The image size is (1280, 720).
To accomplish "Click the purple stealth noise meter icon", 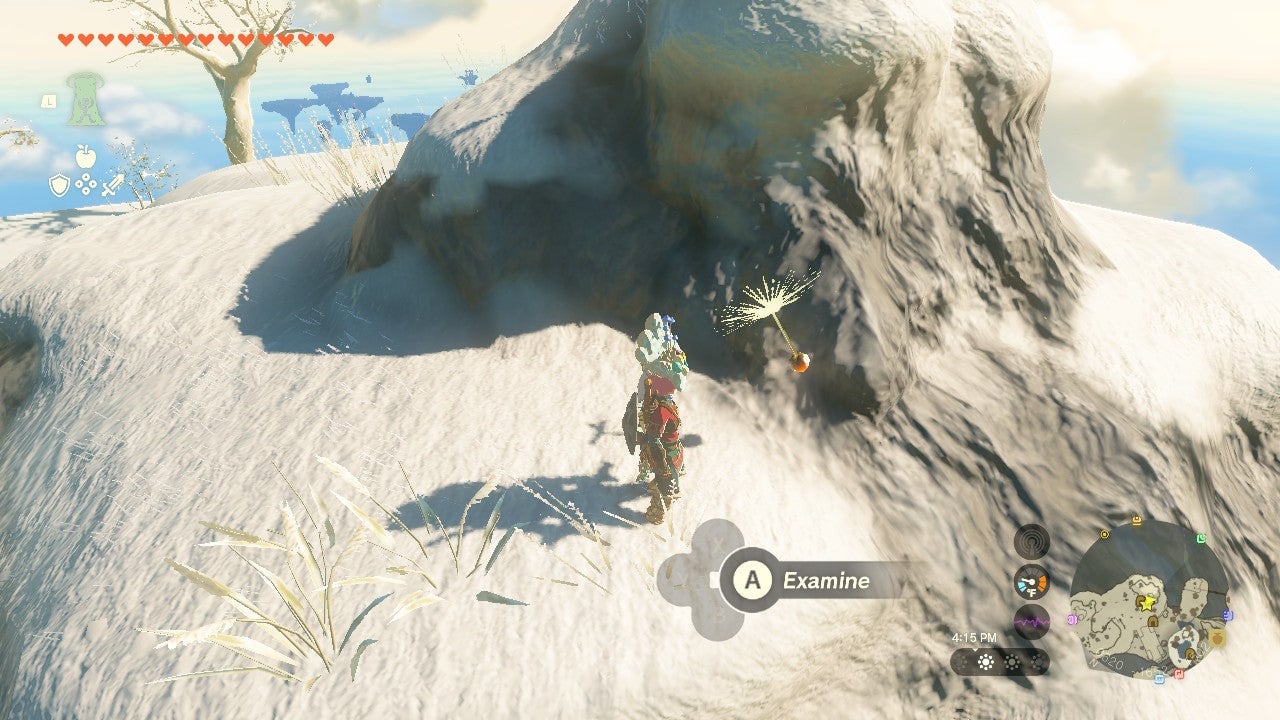I will [x=1030, y=620].
